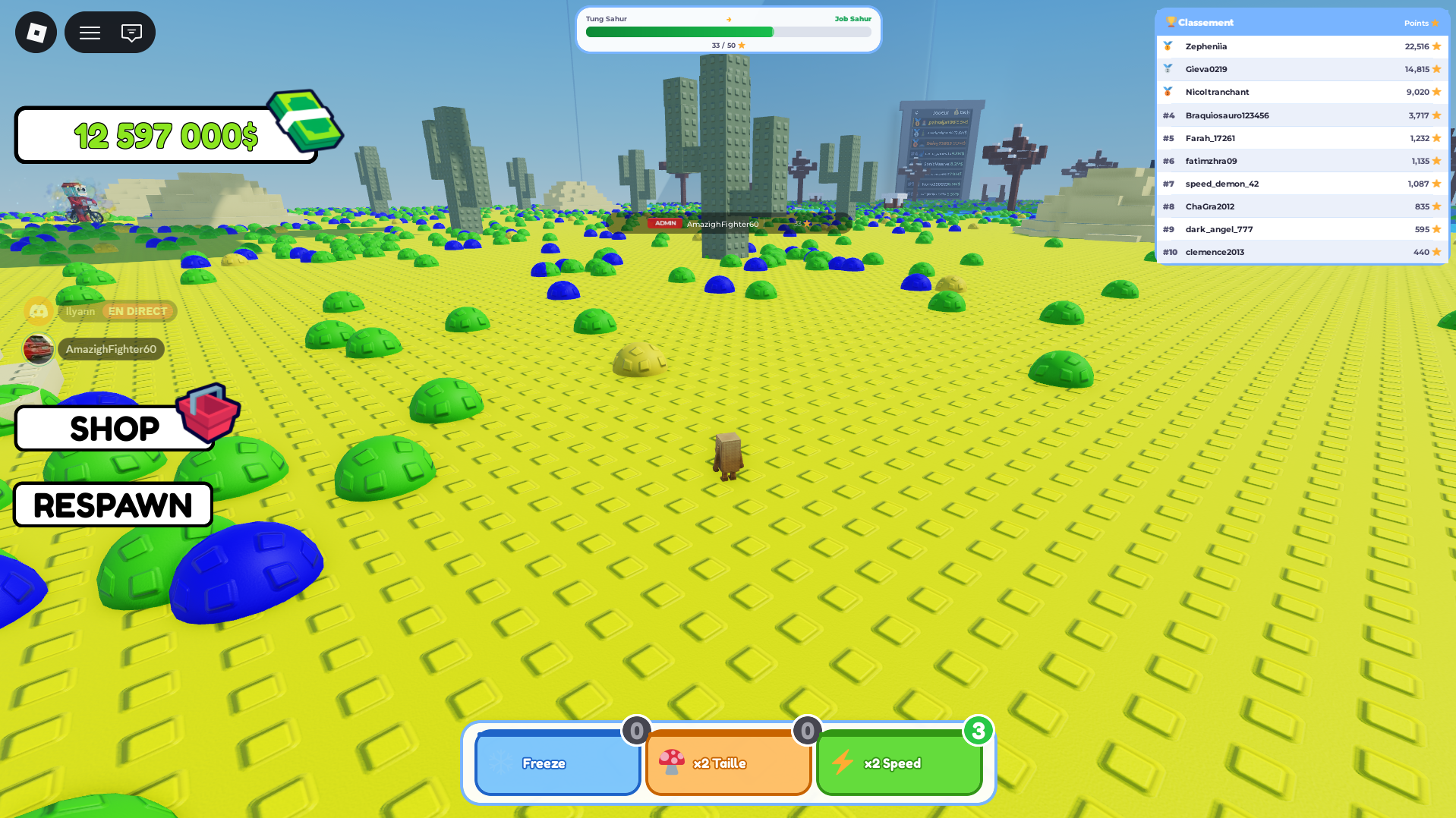Screen dimensions: 1456x818
Task: Click the 33/50 progress bar
Action: (728, 32)
